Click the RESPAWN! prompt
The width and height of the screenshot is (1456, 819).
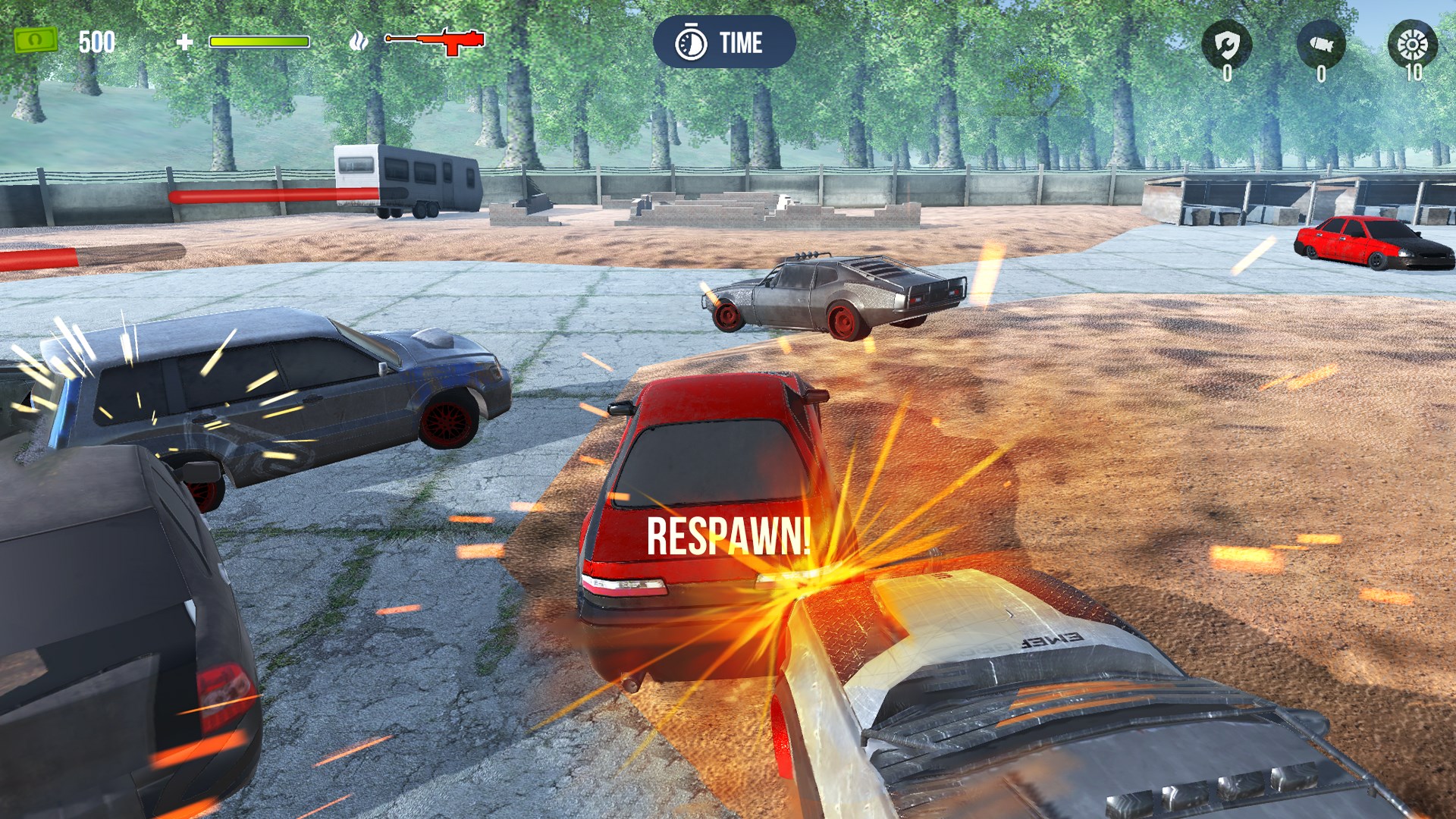click(728, 536)
